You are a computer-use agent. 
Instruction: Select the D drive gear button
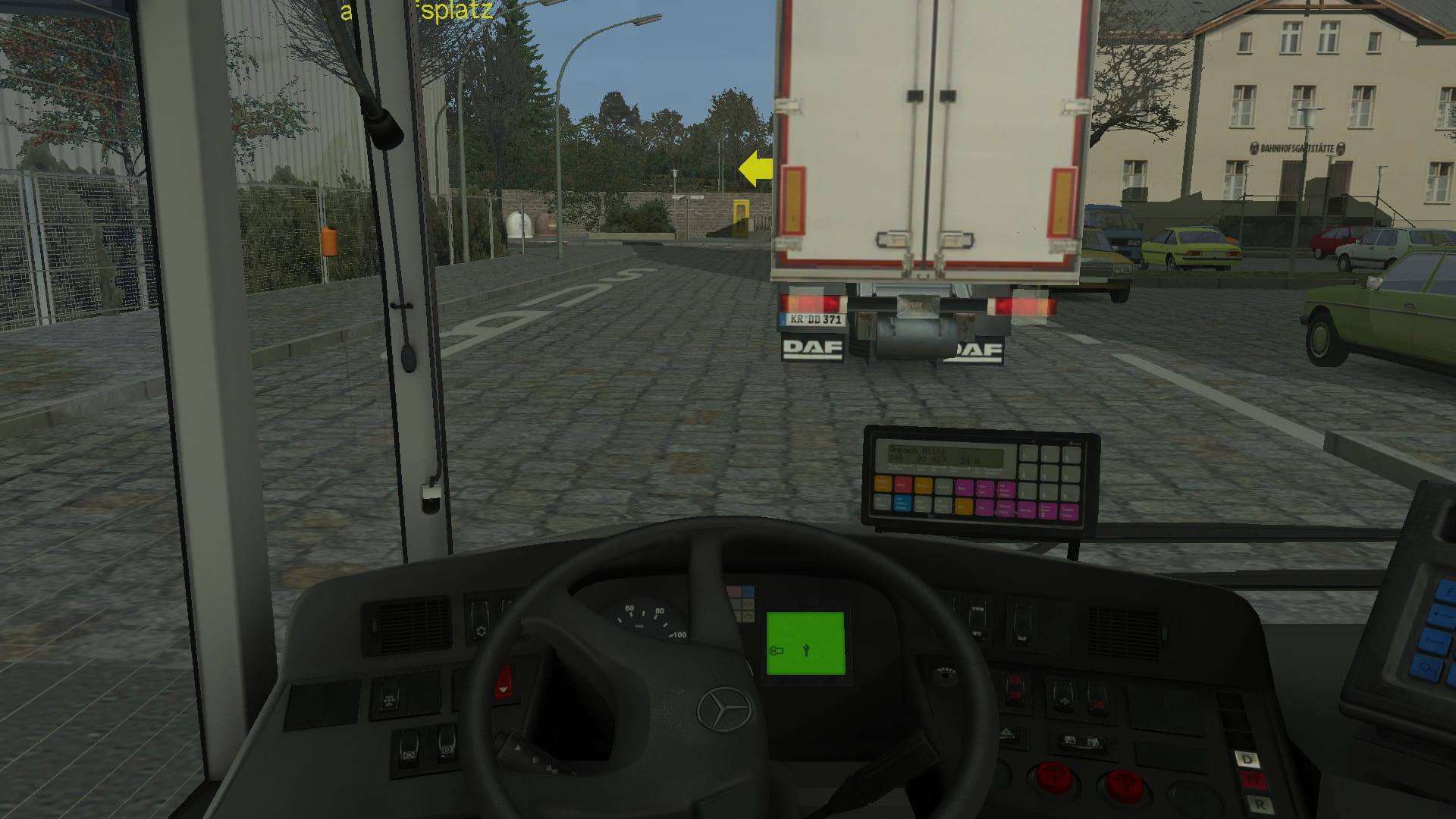pyautogui.click(x=1247, y=759)
